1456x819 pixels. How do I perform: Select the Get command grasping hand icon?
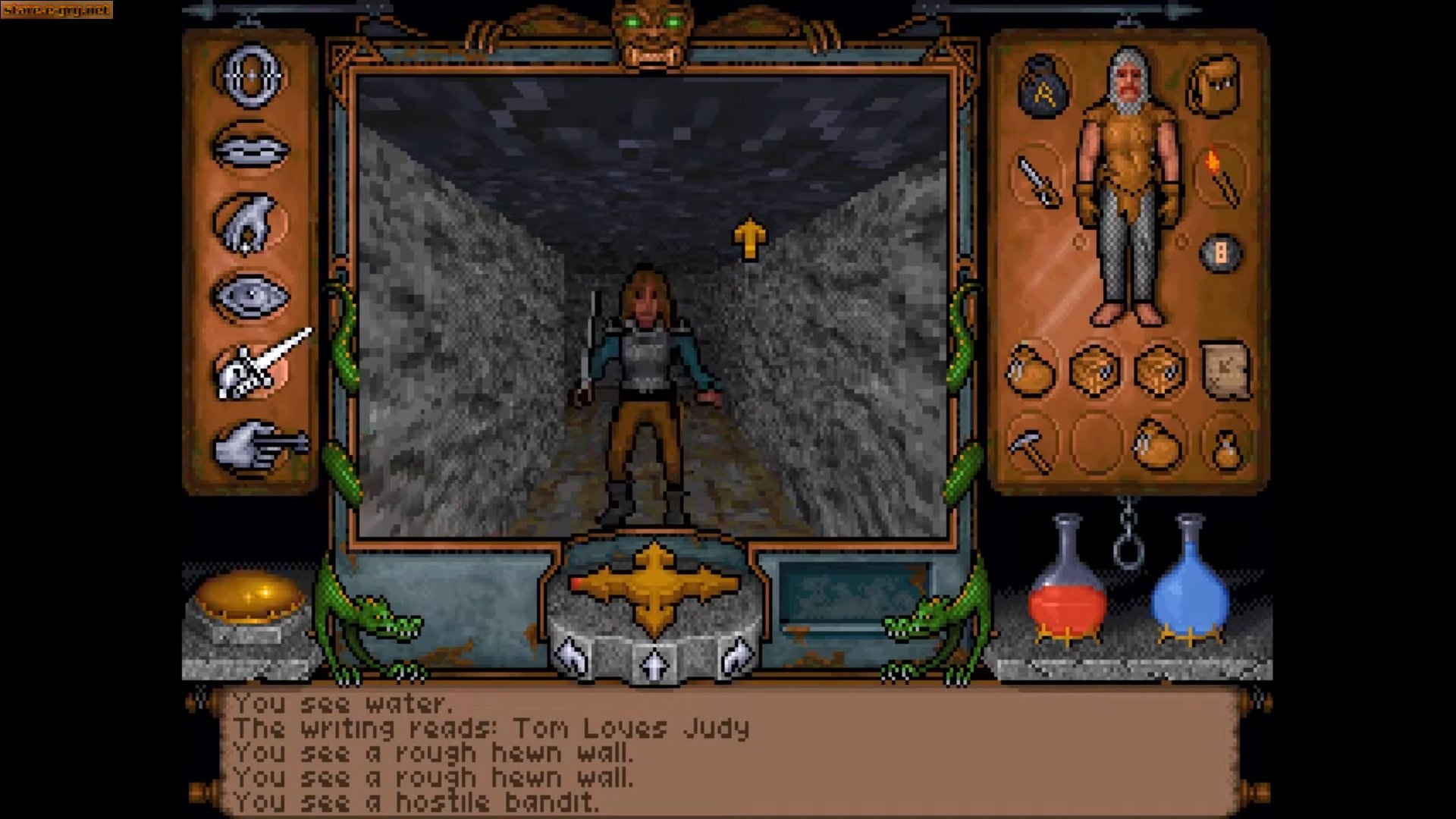coord(250,220)
